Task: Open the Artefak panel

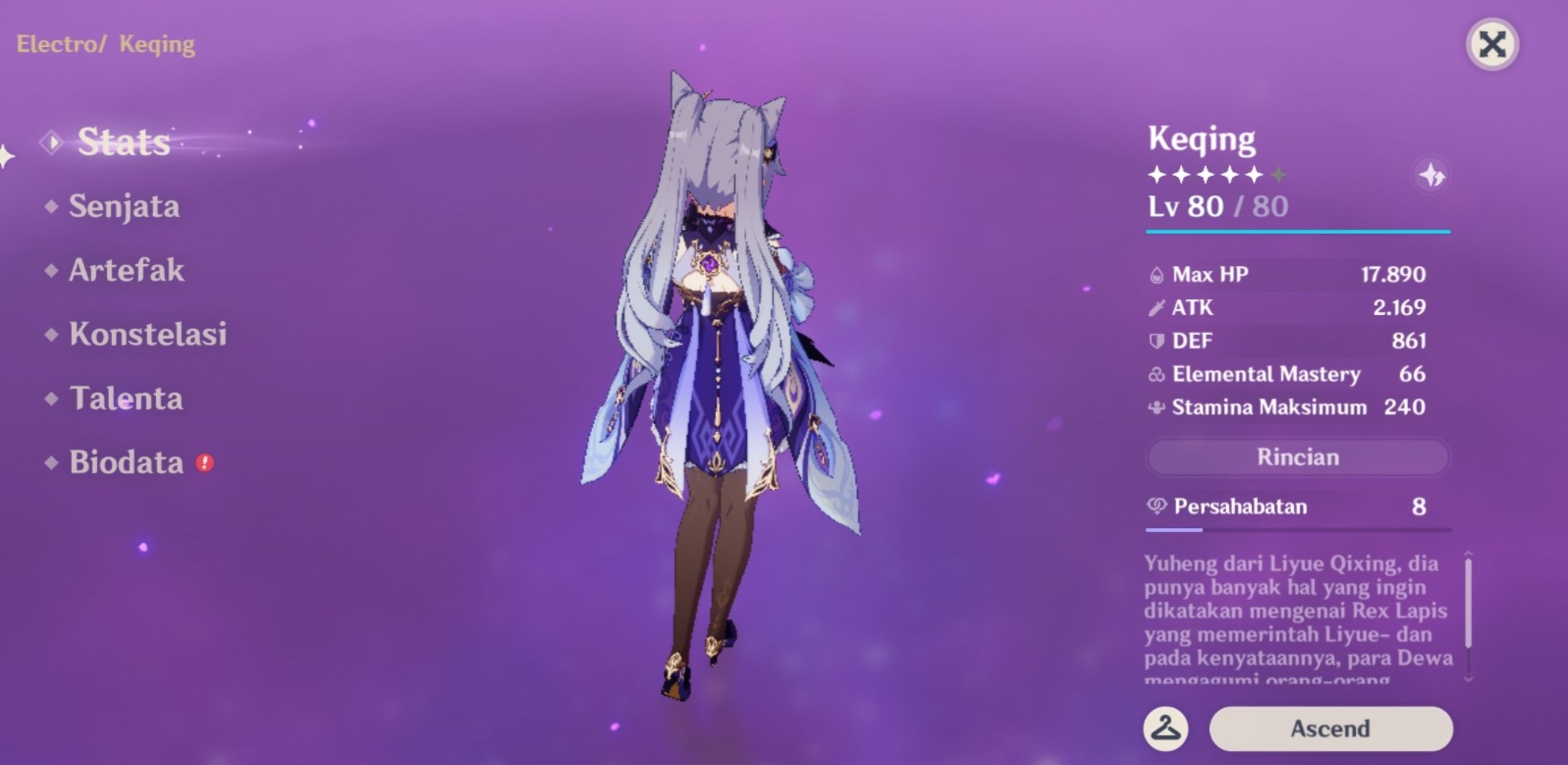Action: (x=125, y=271)
